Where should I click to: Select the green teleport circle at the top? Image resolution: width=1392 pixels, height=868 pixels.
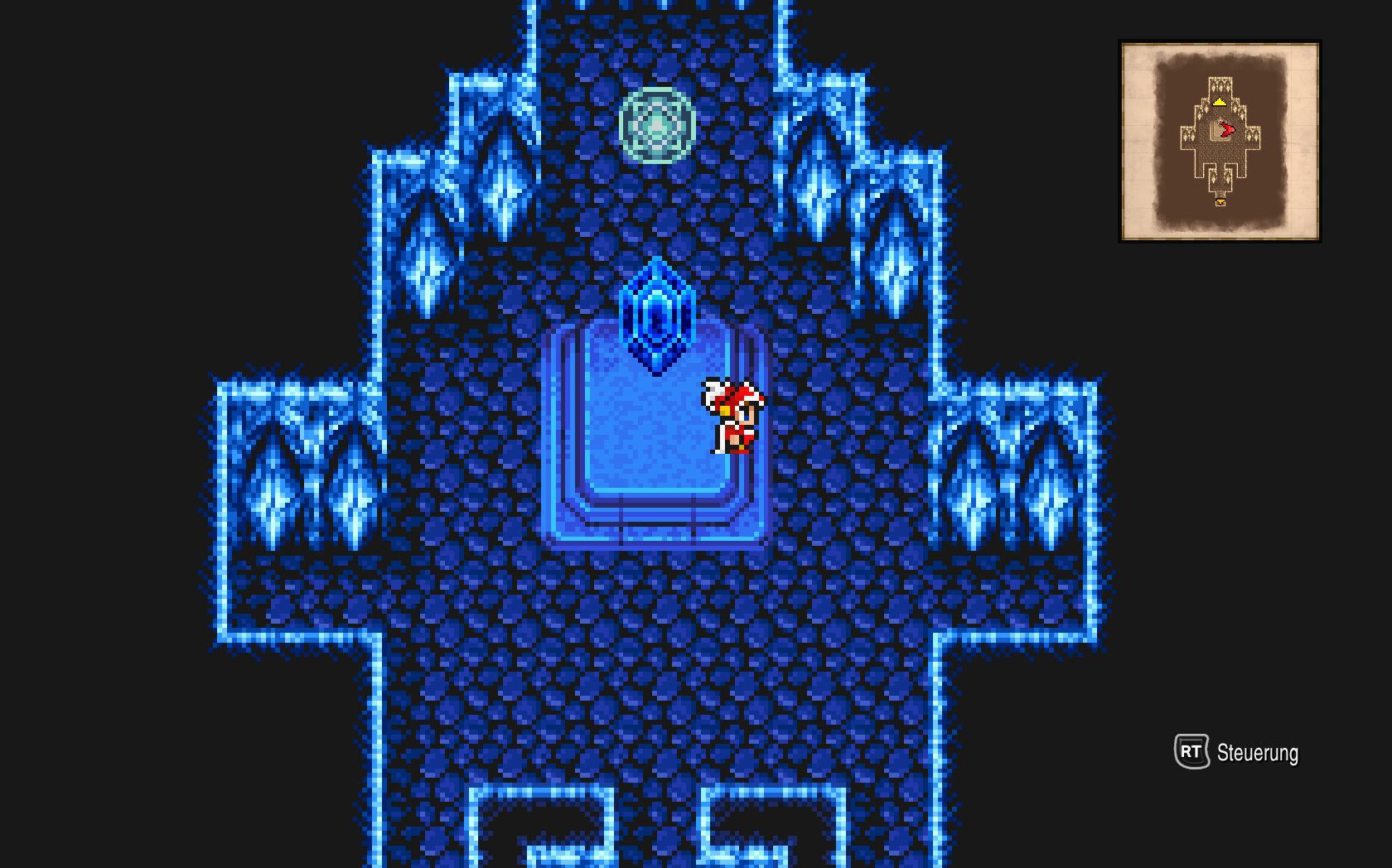(657, 124)
